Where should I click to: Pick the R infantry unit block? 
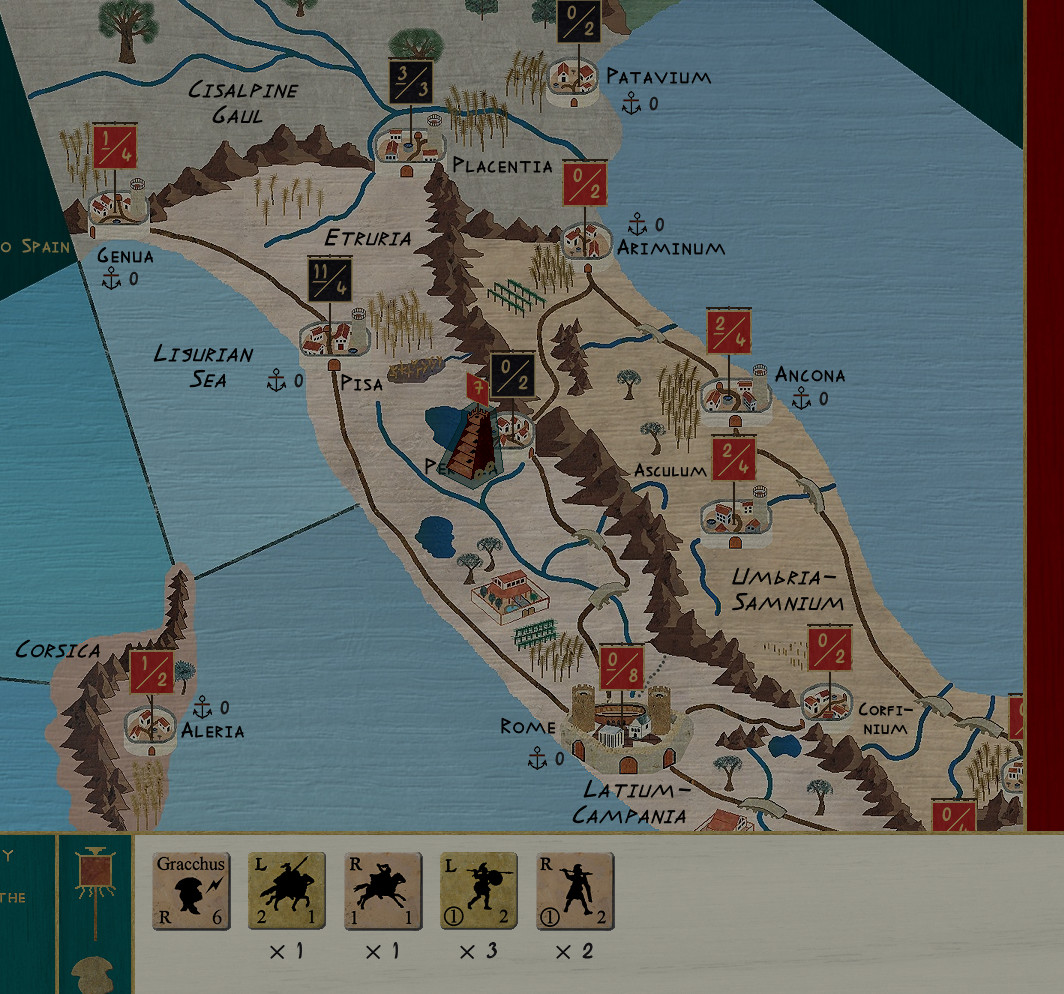click(x=575, y=891)
